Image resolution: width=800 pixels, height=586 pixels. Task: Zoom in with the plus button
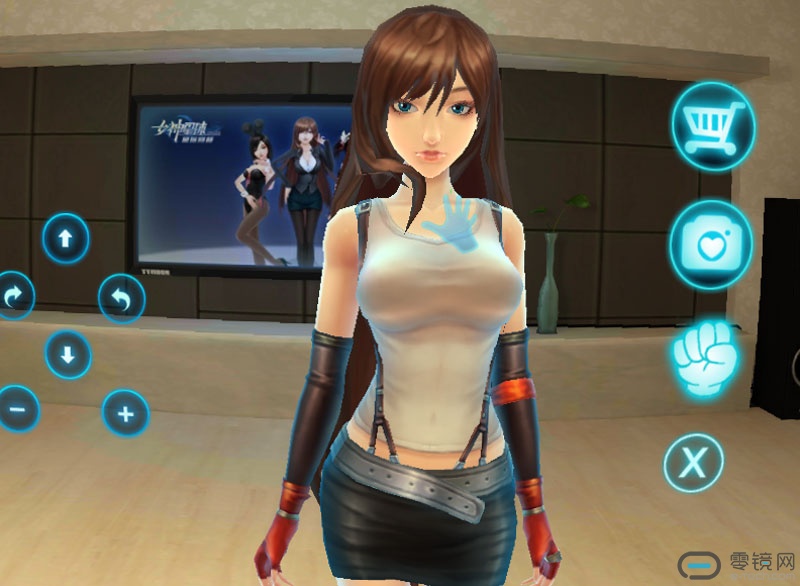pos(126,412)
